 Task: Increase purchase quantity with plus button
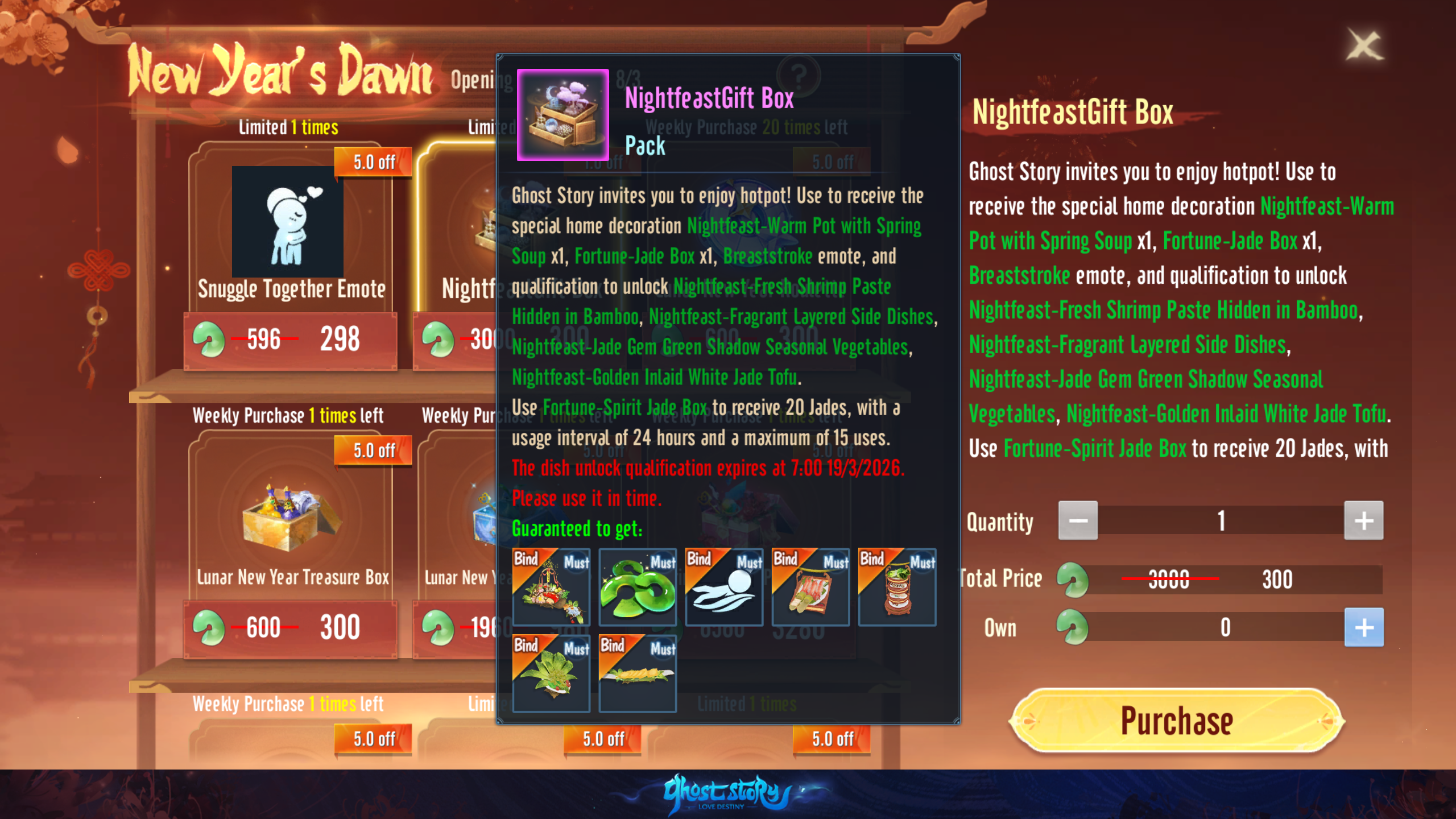tap(1363, 520)
